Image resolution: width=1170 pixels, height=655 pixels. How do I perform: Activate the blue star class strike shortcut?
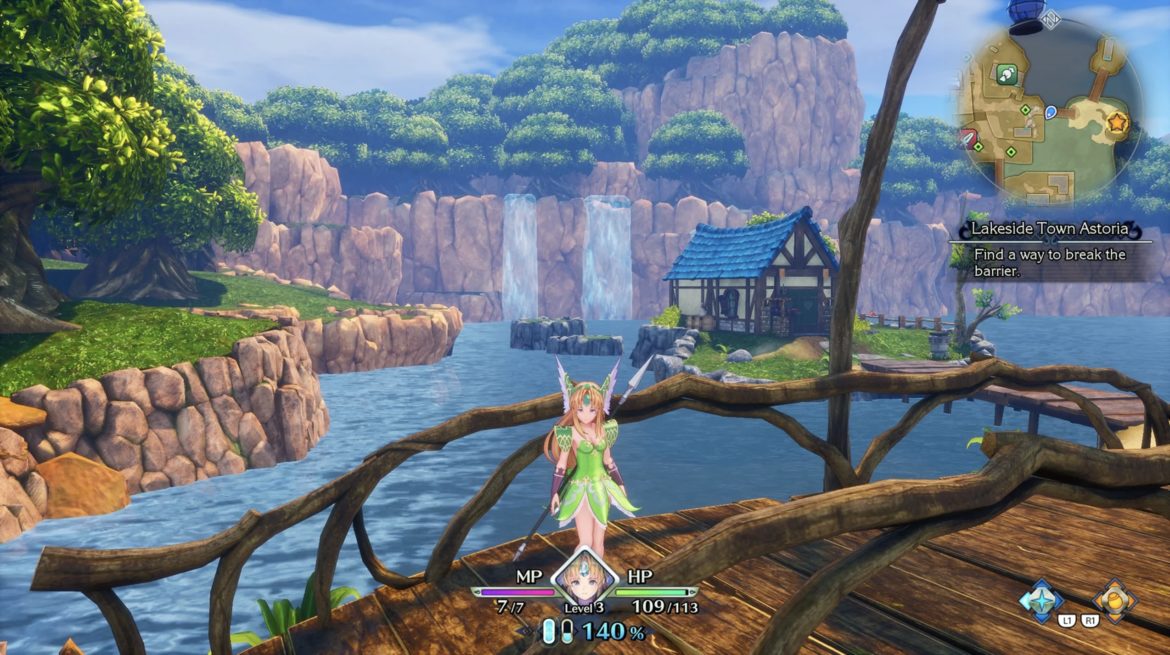point(1040,600)
